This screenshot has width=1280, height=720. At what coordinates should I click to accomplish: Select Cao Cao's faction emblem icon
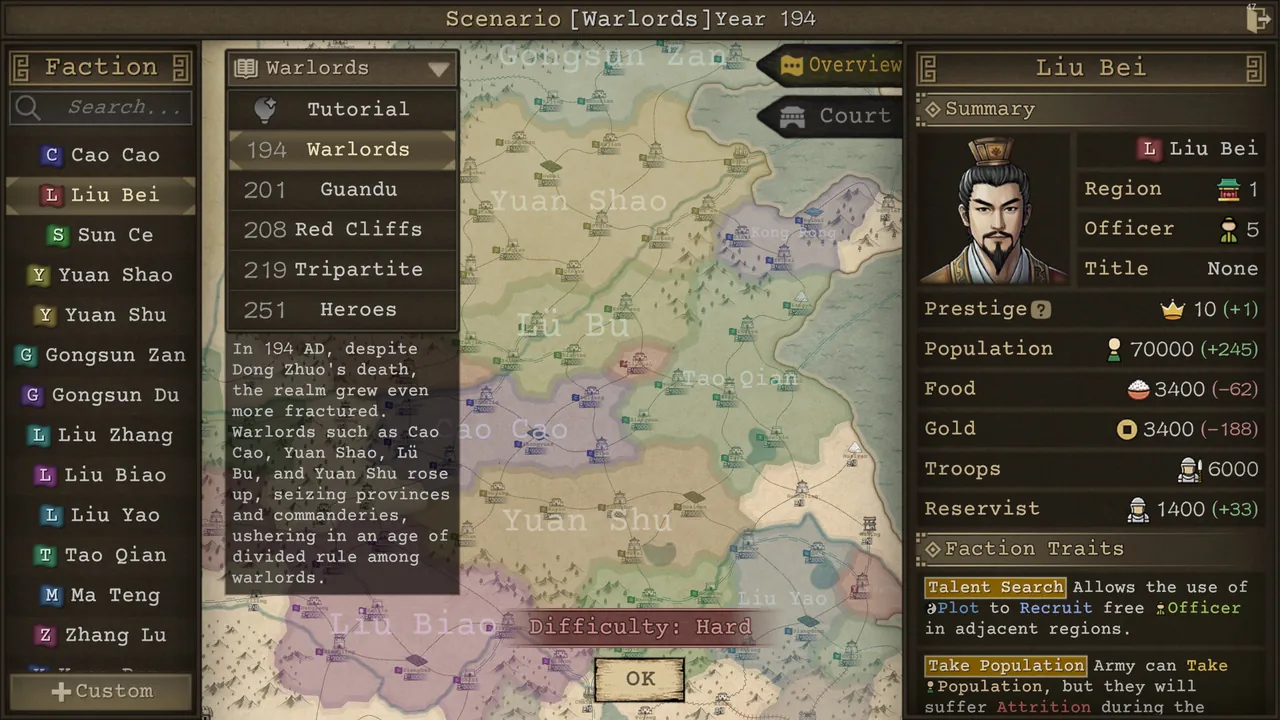pos(51,154)
